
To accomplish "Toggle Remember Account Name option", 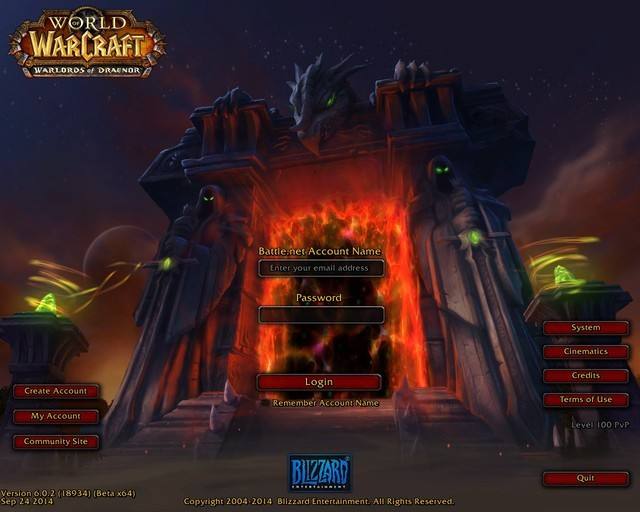I will 325,403.
